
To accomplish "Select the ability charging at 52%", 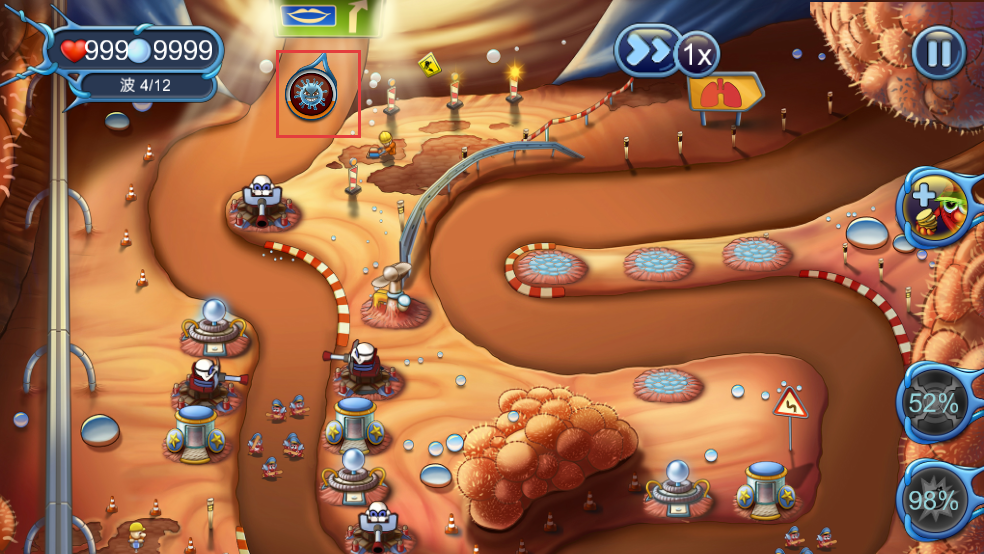I will coord(933,403).
